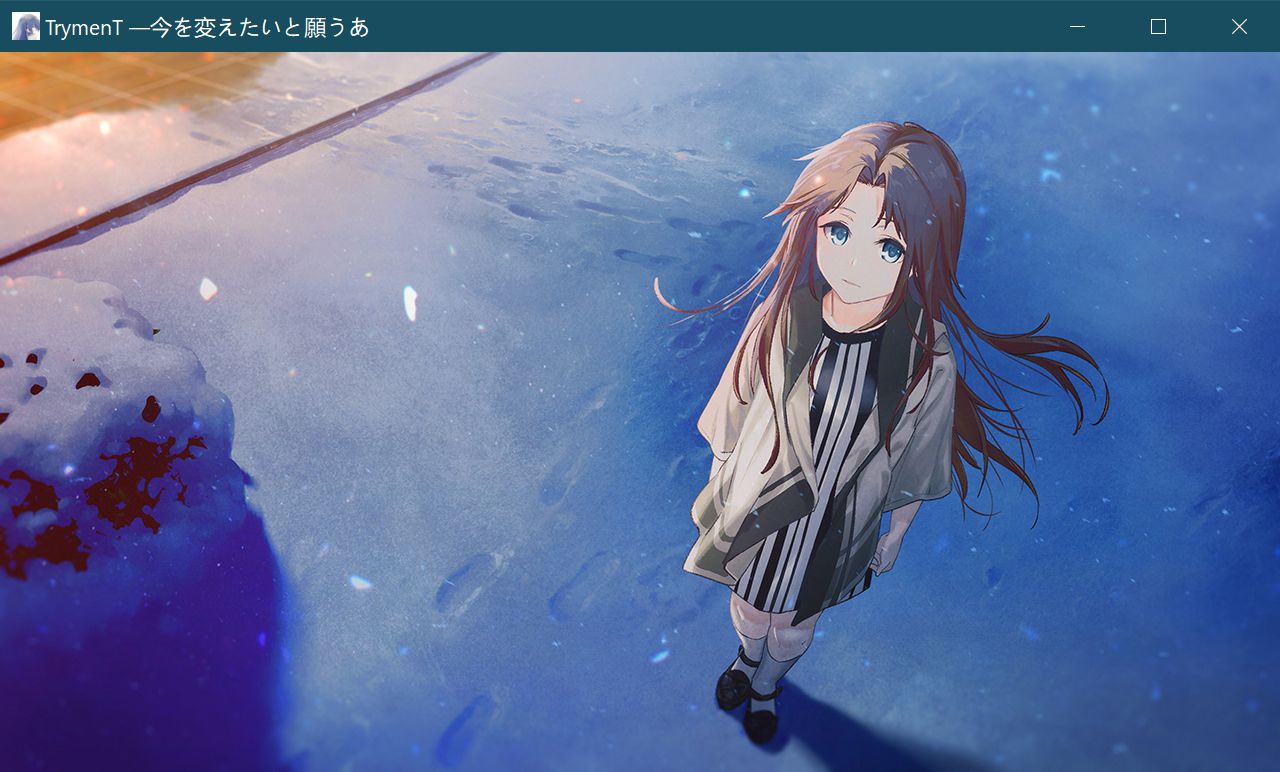Click the minimize icon on the title bar
This screenshot has height=772, width=1280.
point(1076,26)
